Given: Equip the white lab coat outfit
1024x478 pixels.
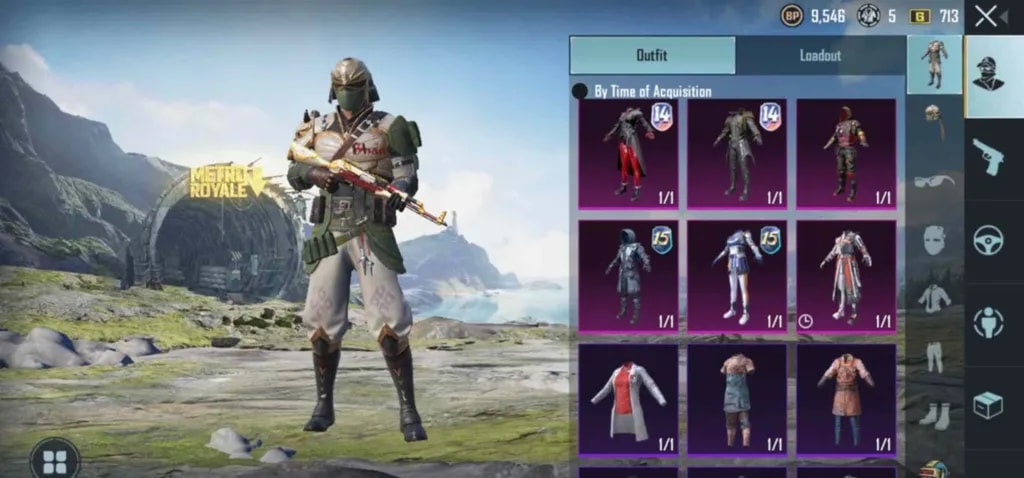Looking at the screenshot, I should (628, 398).
